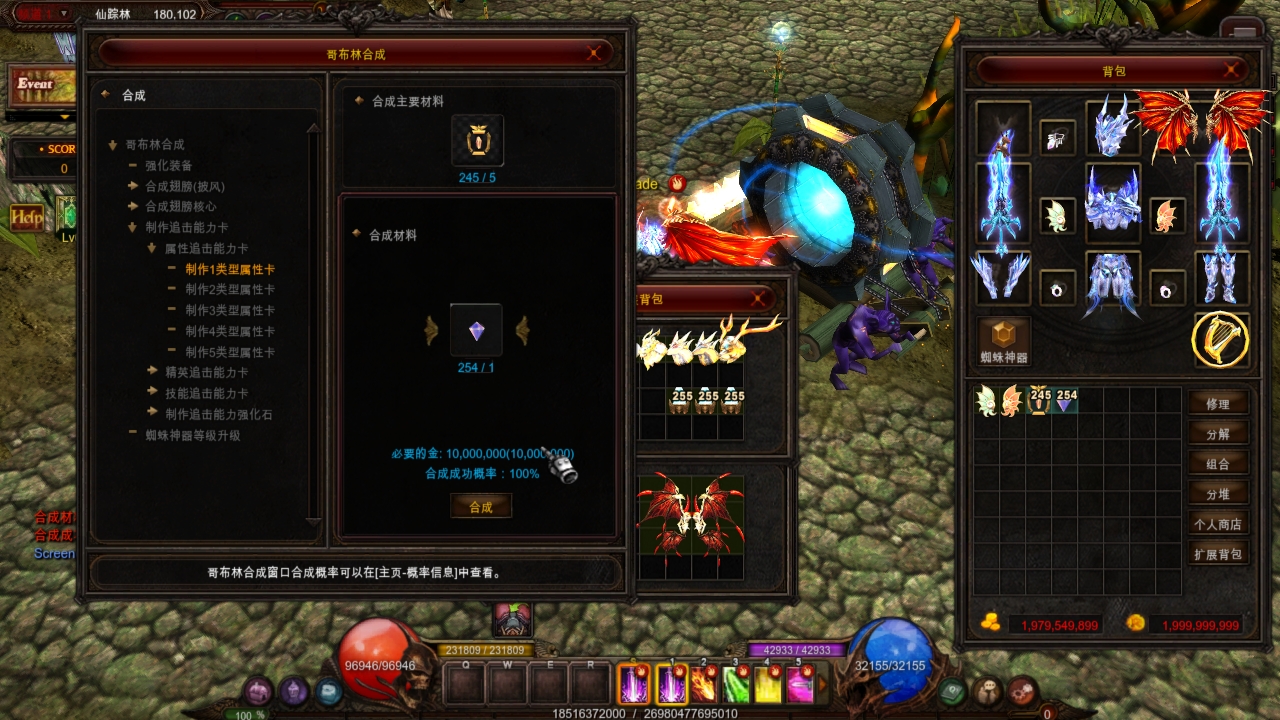Choose 制作2类型属性卡 recipe
Image resolution: width=1280 pixels, height=720 pixels.
[x=229, y=290]
